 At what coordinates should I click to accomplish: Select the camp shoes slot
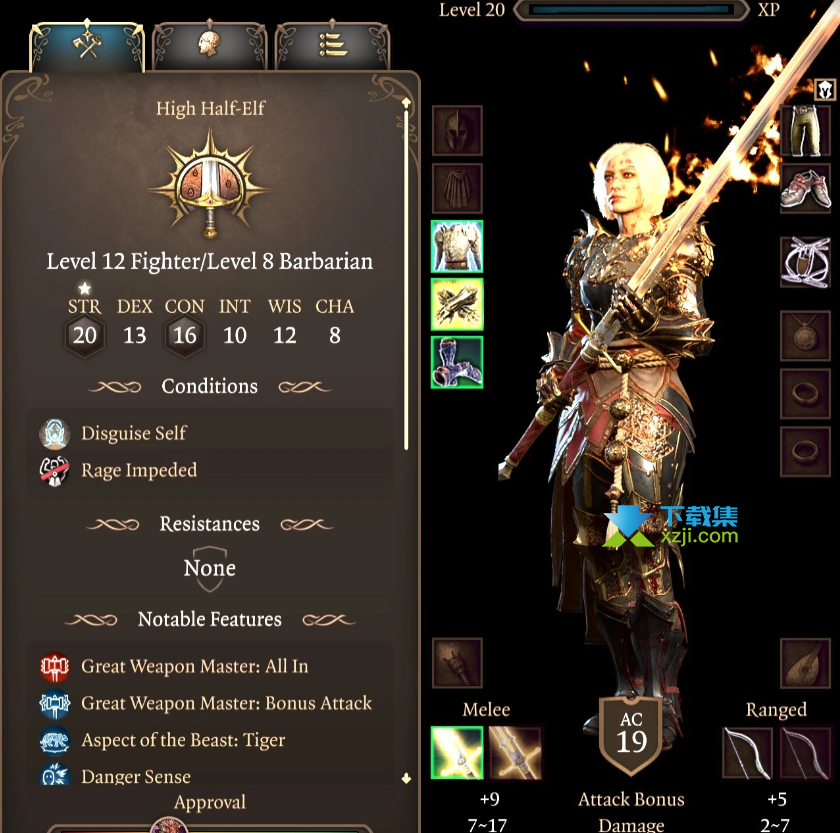tap(805, 189)
